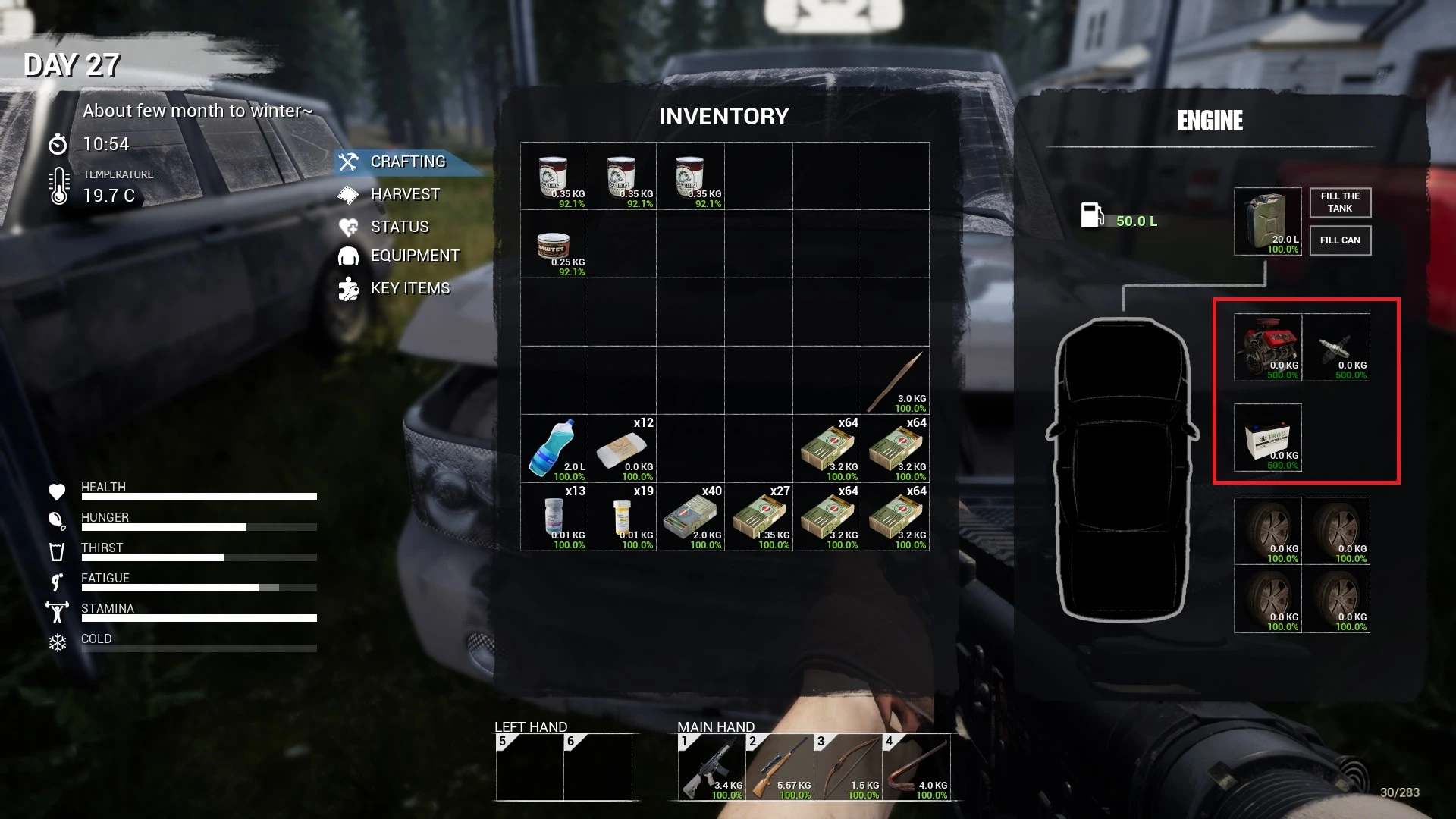Click the FATIGUE progress bar
The width and height of the screenshot is (1456, 819).
(x=199, y=587)
